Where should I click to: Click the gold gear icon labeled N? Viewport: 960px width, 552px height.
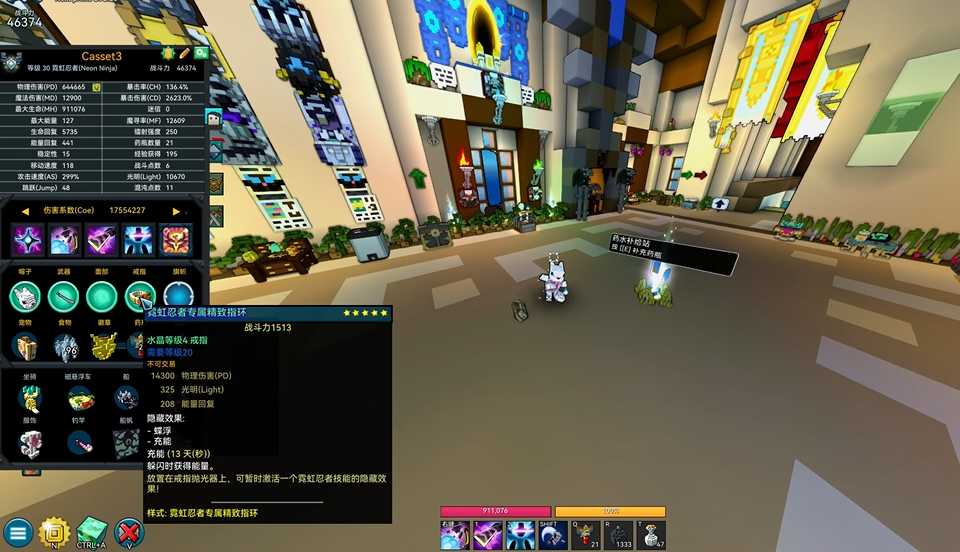(53, 532)
